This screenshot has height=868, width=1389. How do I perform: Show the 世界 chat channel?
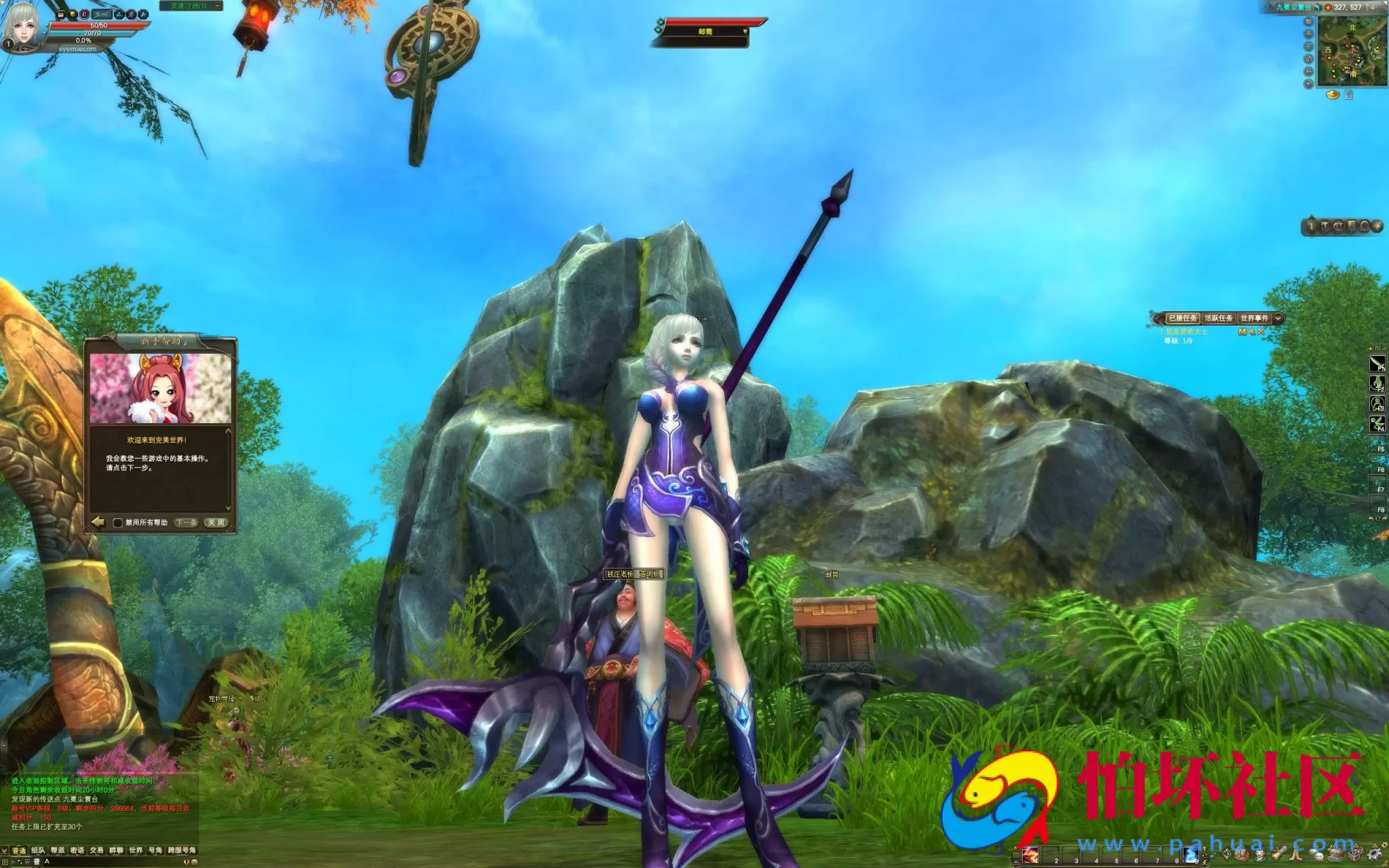click(136, 850)
